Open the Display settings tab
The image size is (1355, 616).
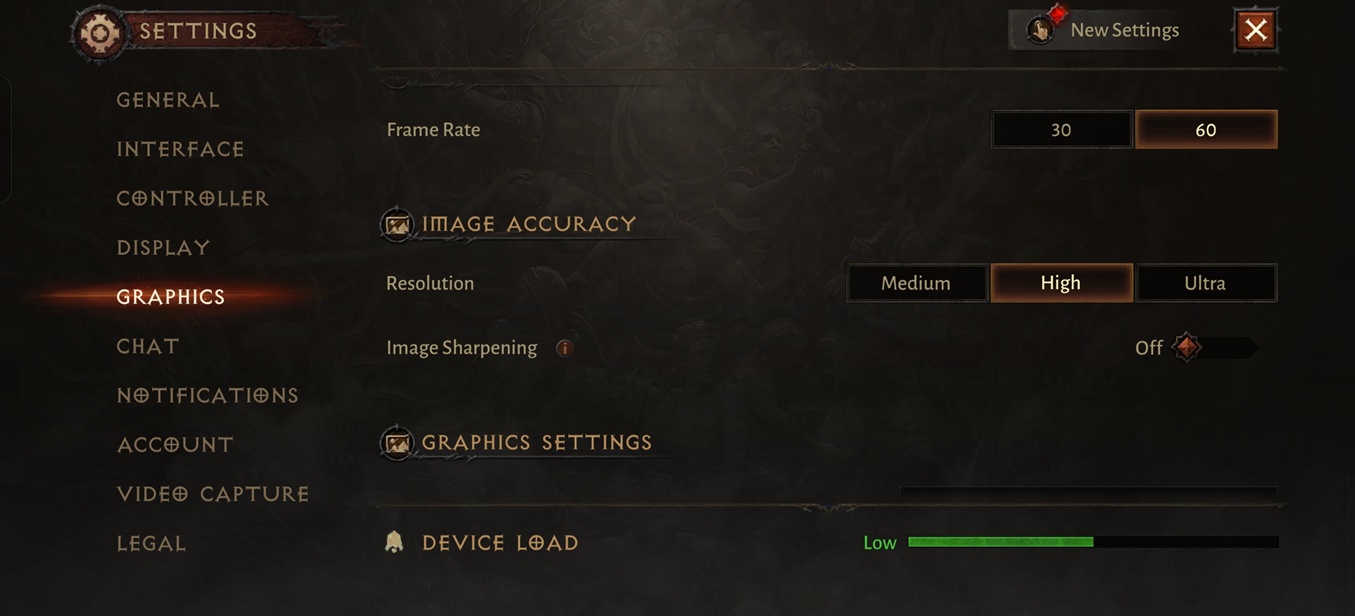click(x=163, y=247)
